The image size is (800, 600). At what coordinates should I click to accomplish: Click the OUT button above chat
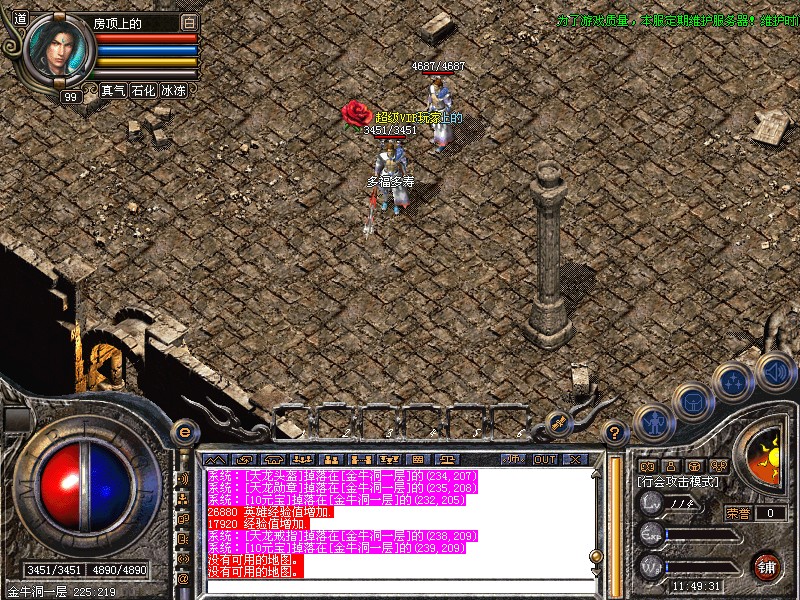(544, 459)
